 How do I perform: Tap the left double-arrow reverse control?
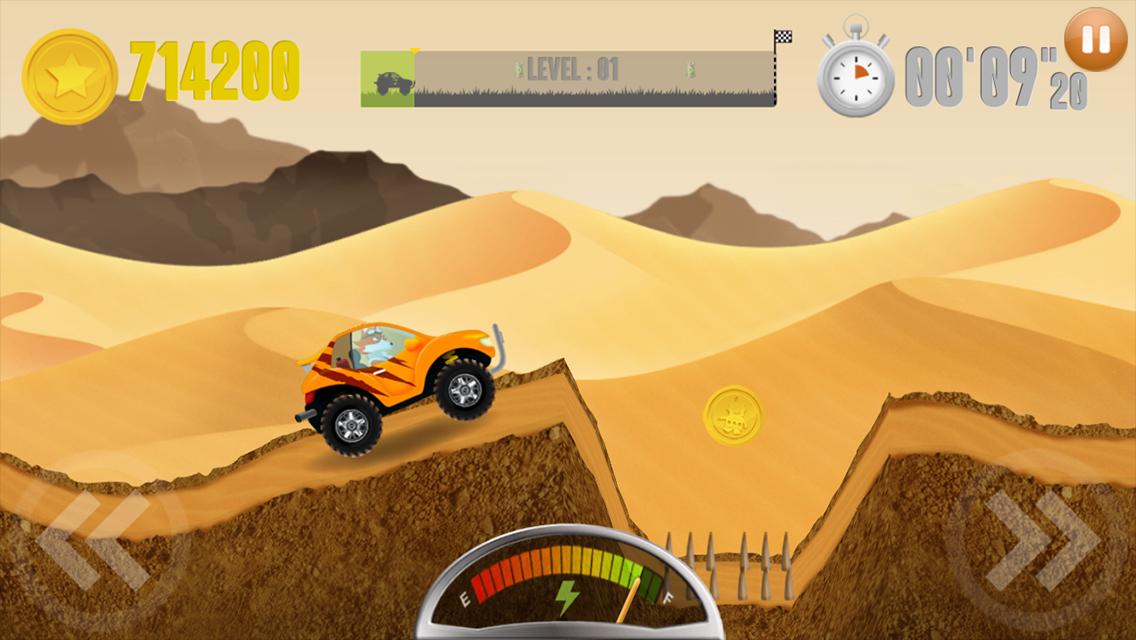tap(92, 541)
